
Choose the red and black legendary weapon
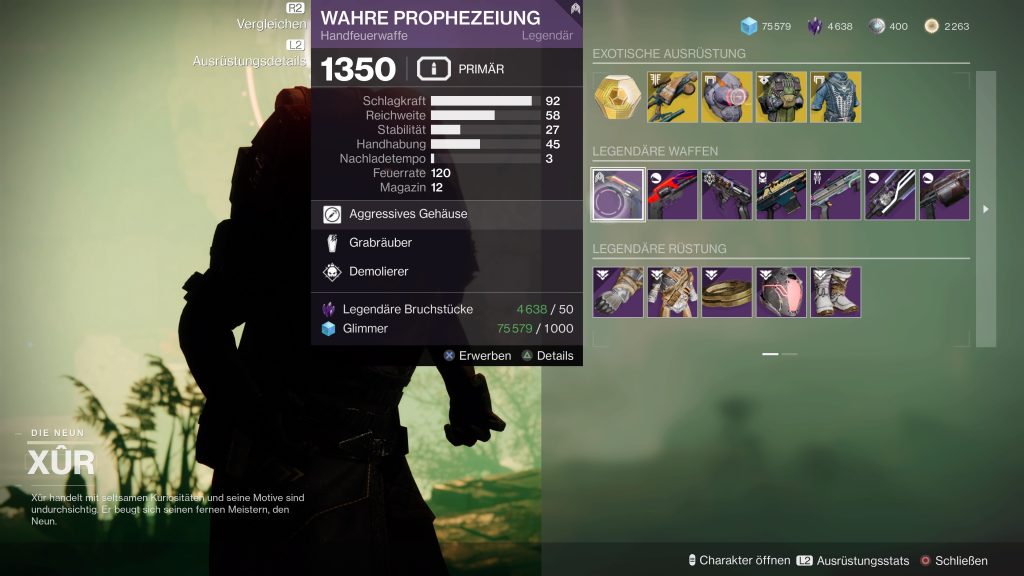point(672,195)
